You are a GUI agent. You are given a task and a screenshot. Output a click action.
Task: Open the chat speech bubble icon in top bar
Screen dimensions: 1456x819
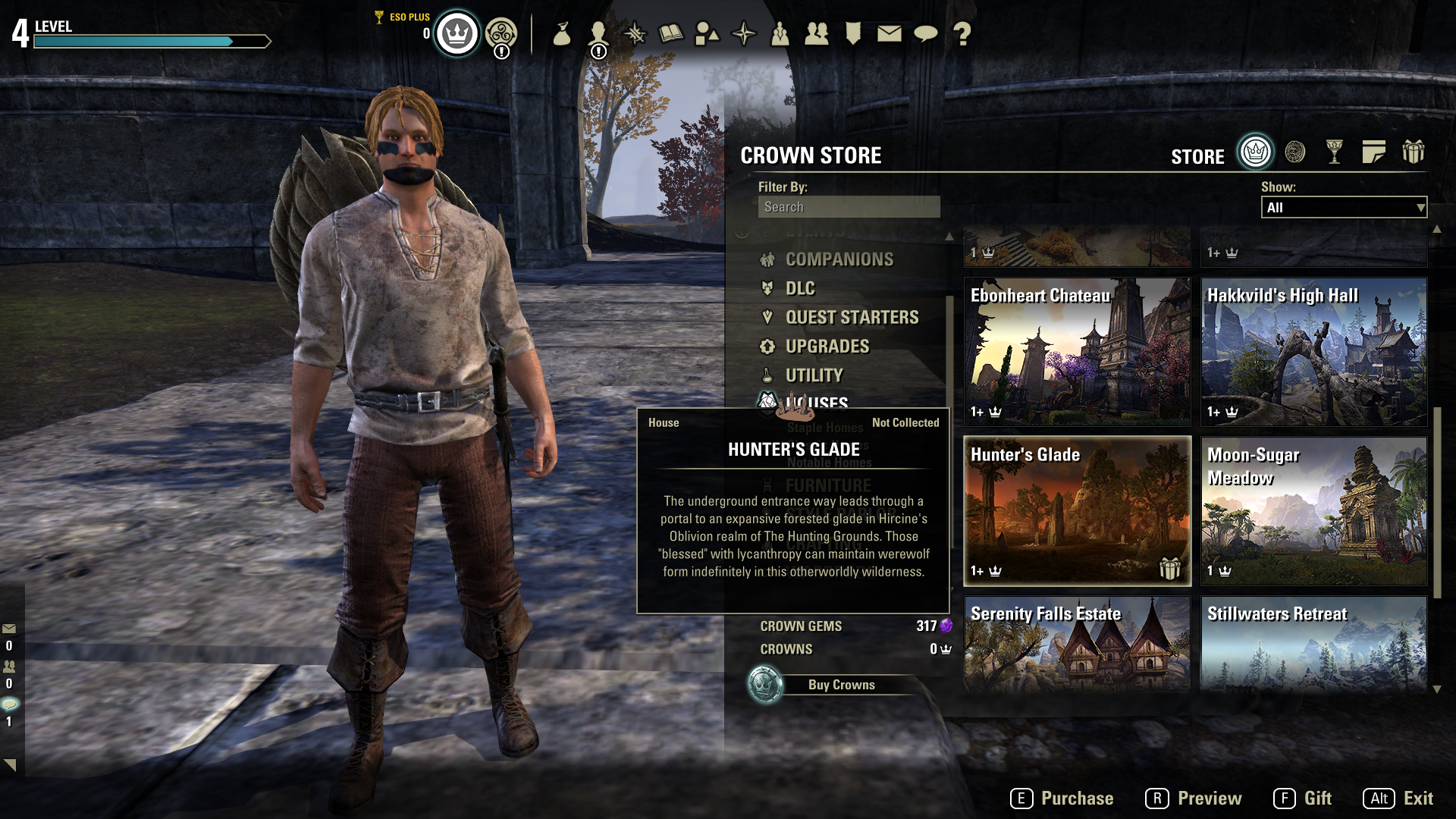point(925,33)
